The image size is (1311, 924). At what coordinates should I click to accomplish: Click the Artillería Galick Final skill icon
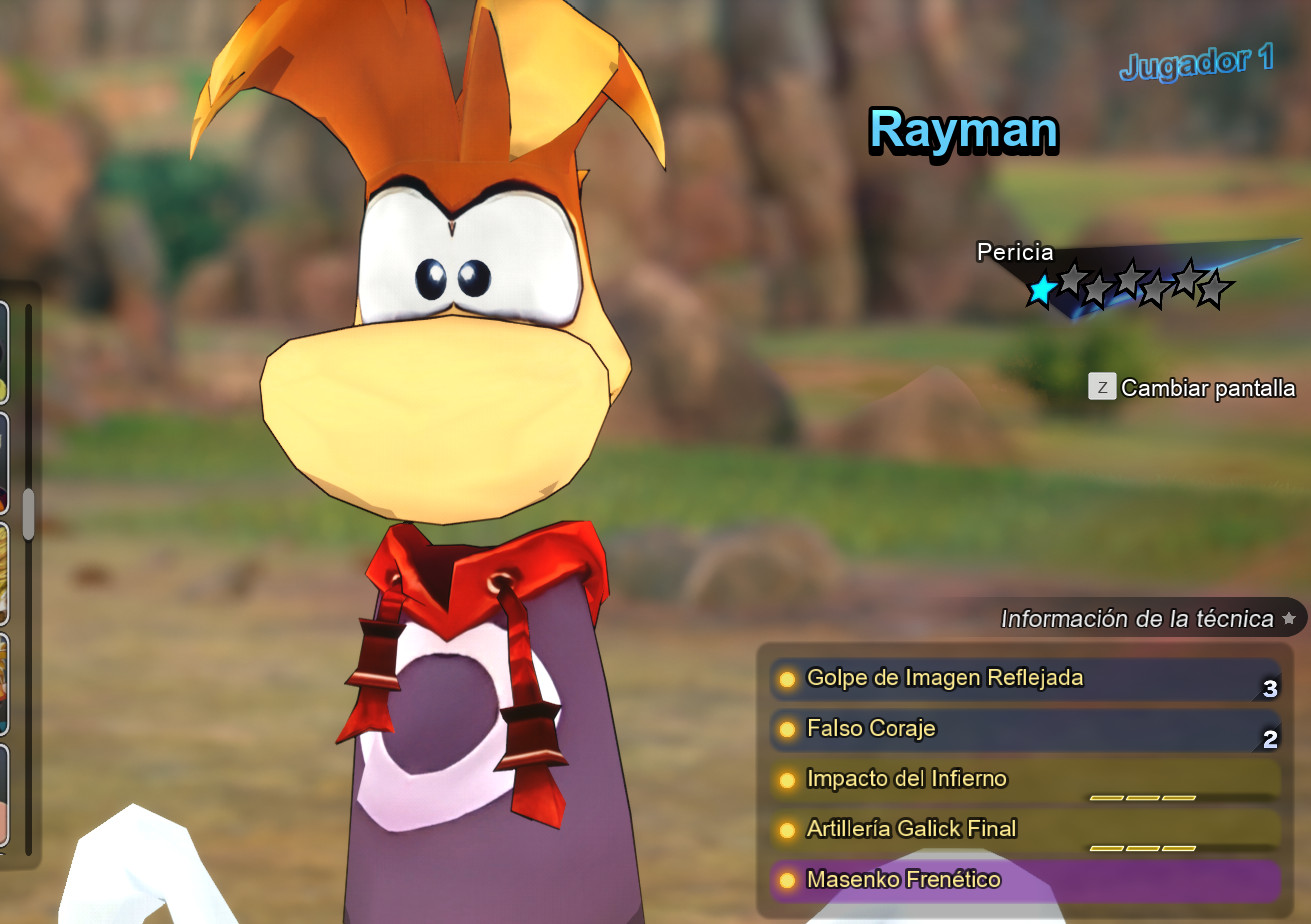pyautogui.click(x=789, y=829)
